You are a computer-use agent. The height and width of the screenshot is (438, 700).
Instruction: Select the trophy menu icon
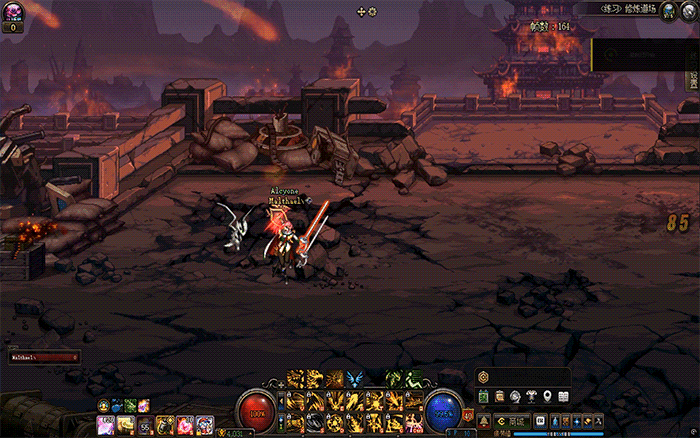tap(530, 397)
